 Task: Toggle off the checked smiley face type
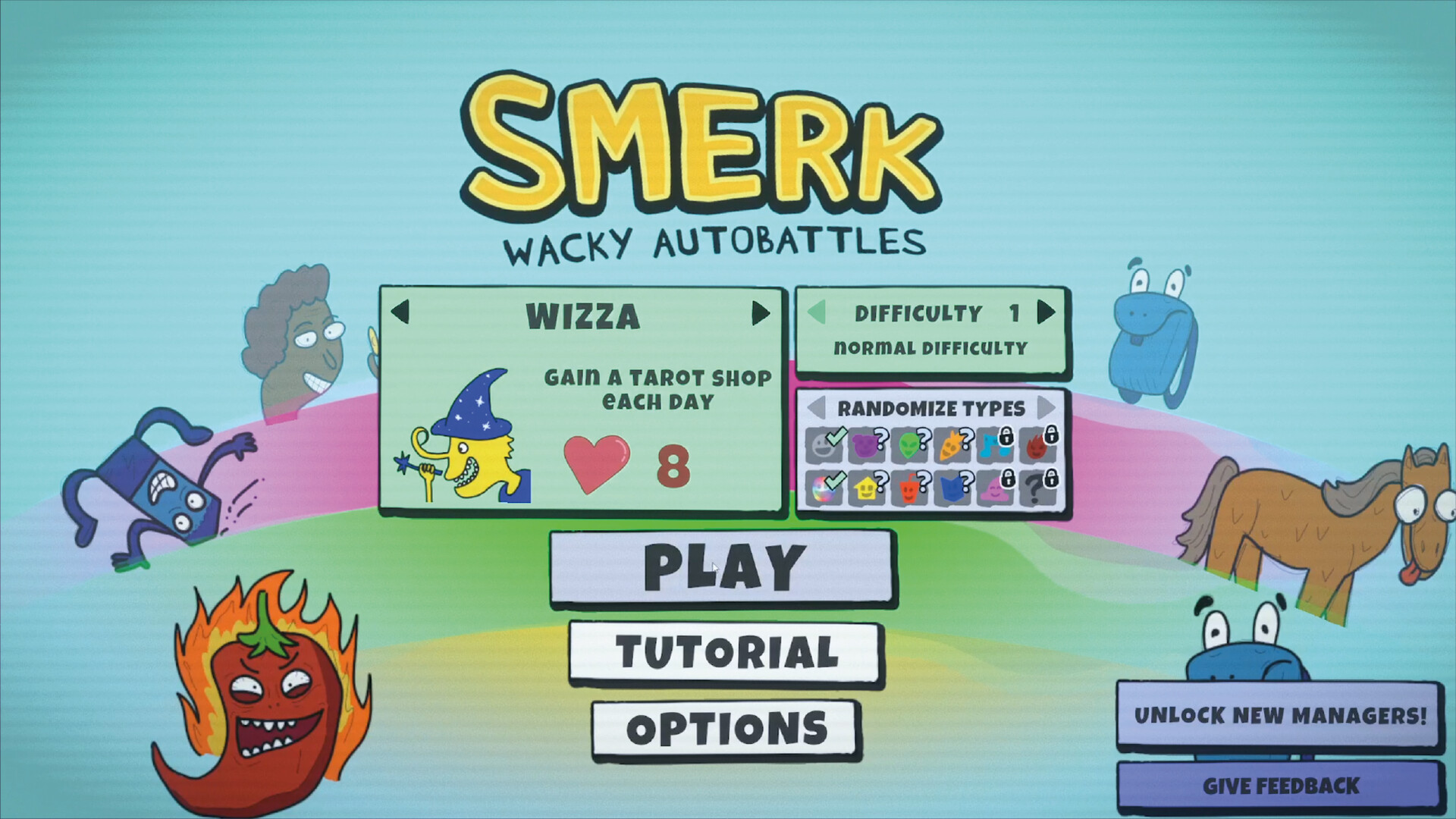[x=823, y=442]
